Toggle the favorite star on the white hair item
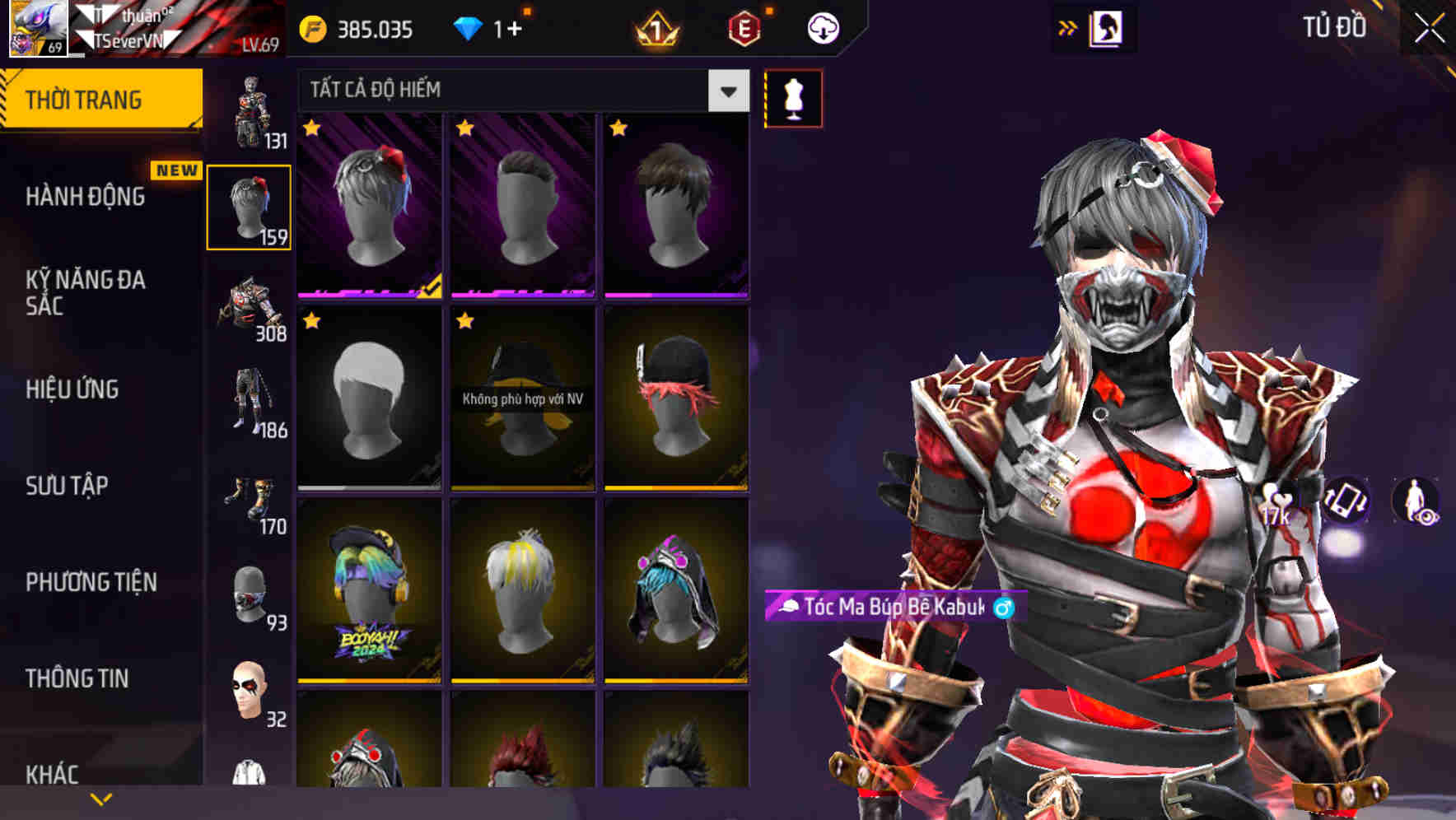The height and width of the screenshot is (820, 1456). tap(310, 321)
